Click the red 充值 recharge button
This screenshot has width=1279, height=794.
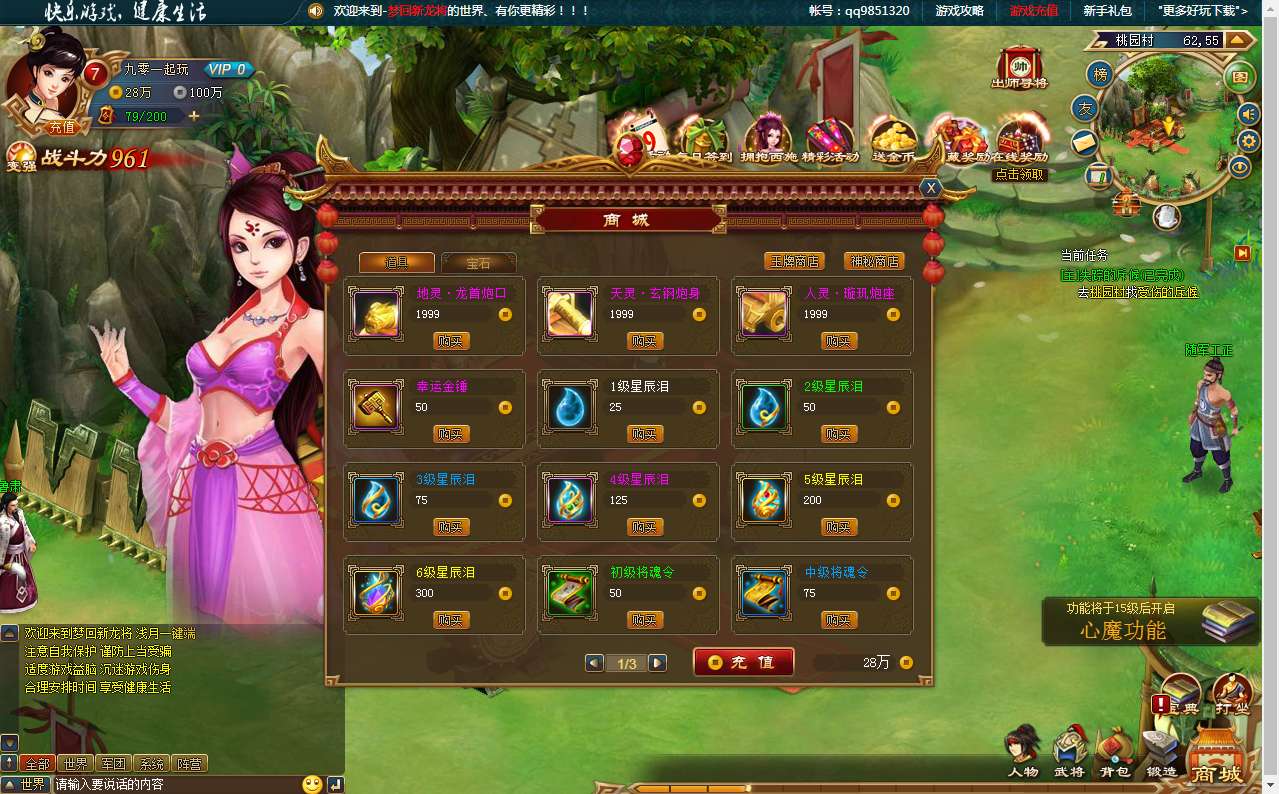(x=743, y=662)
